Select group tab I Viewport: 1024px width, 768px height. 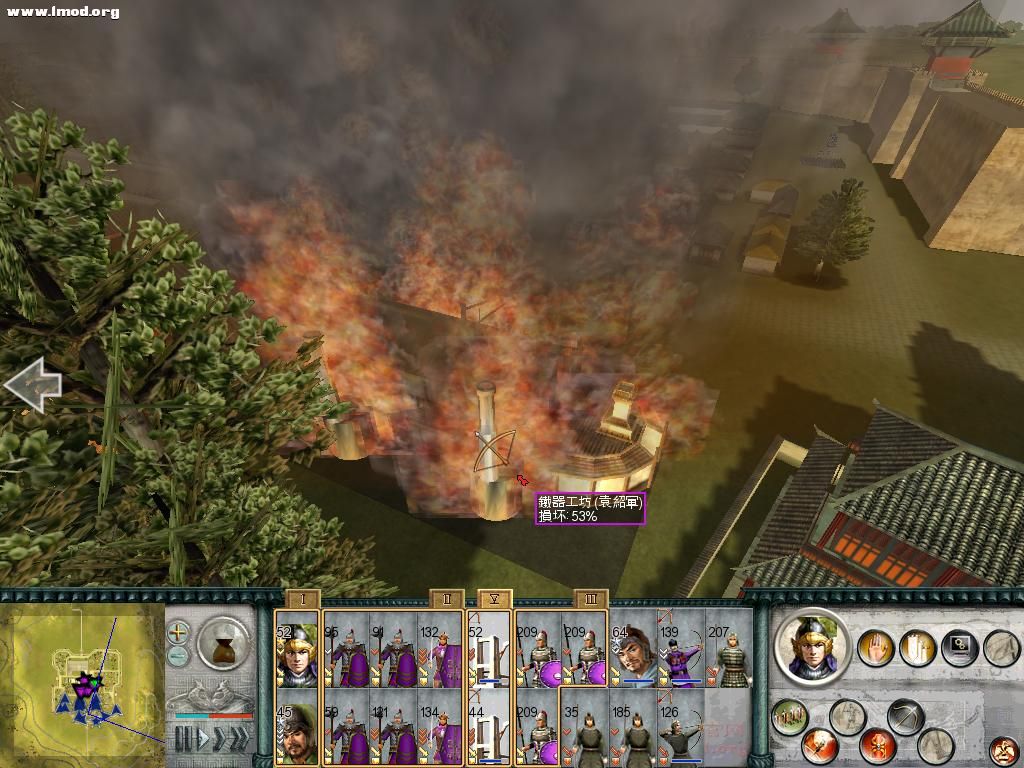point(302,599)
